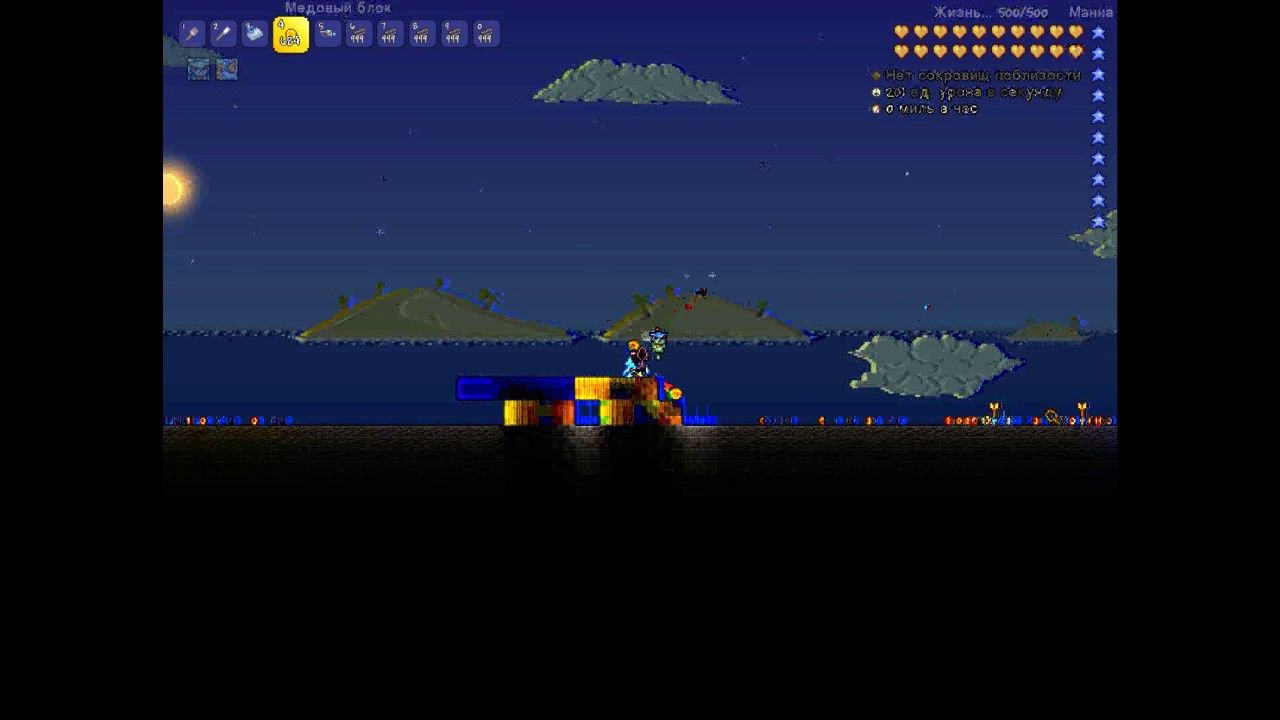Select the platform stack in hotbar slot 6

point(357,35)
